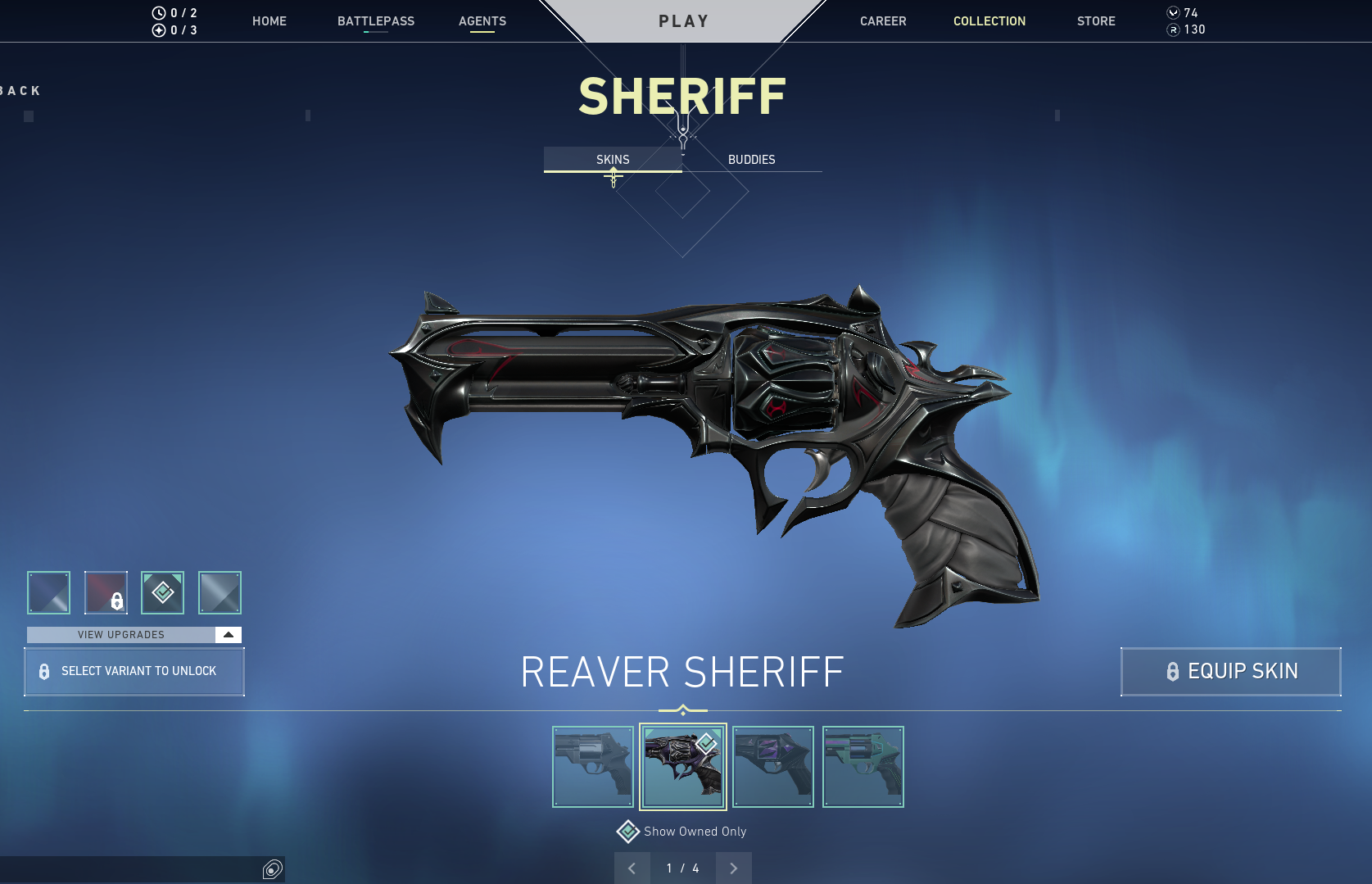This screenshot has width=1372, height=884.
Task: Click the circular icon at bottom-left corner
Action: click(x=271, y=870)
